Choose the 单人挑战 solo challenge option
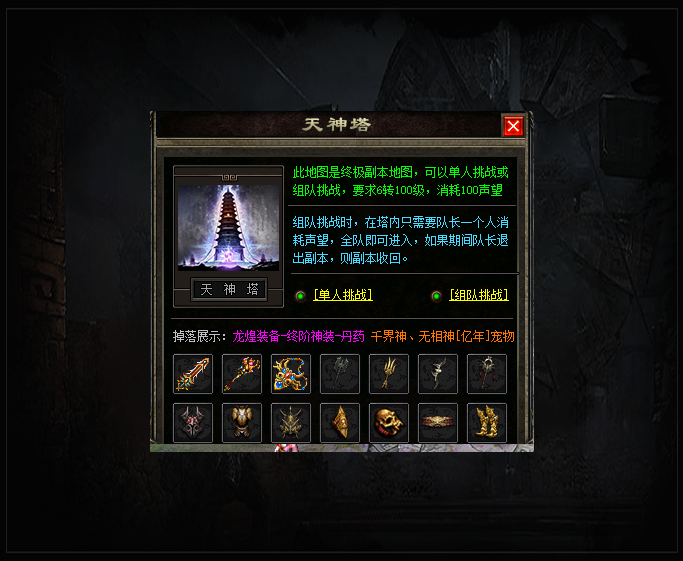 click(342, 295)
